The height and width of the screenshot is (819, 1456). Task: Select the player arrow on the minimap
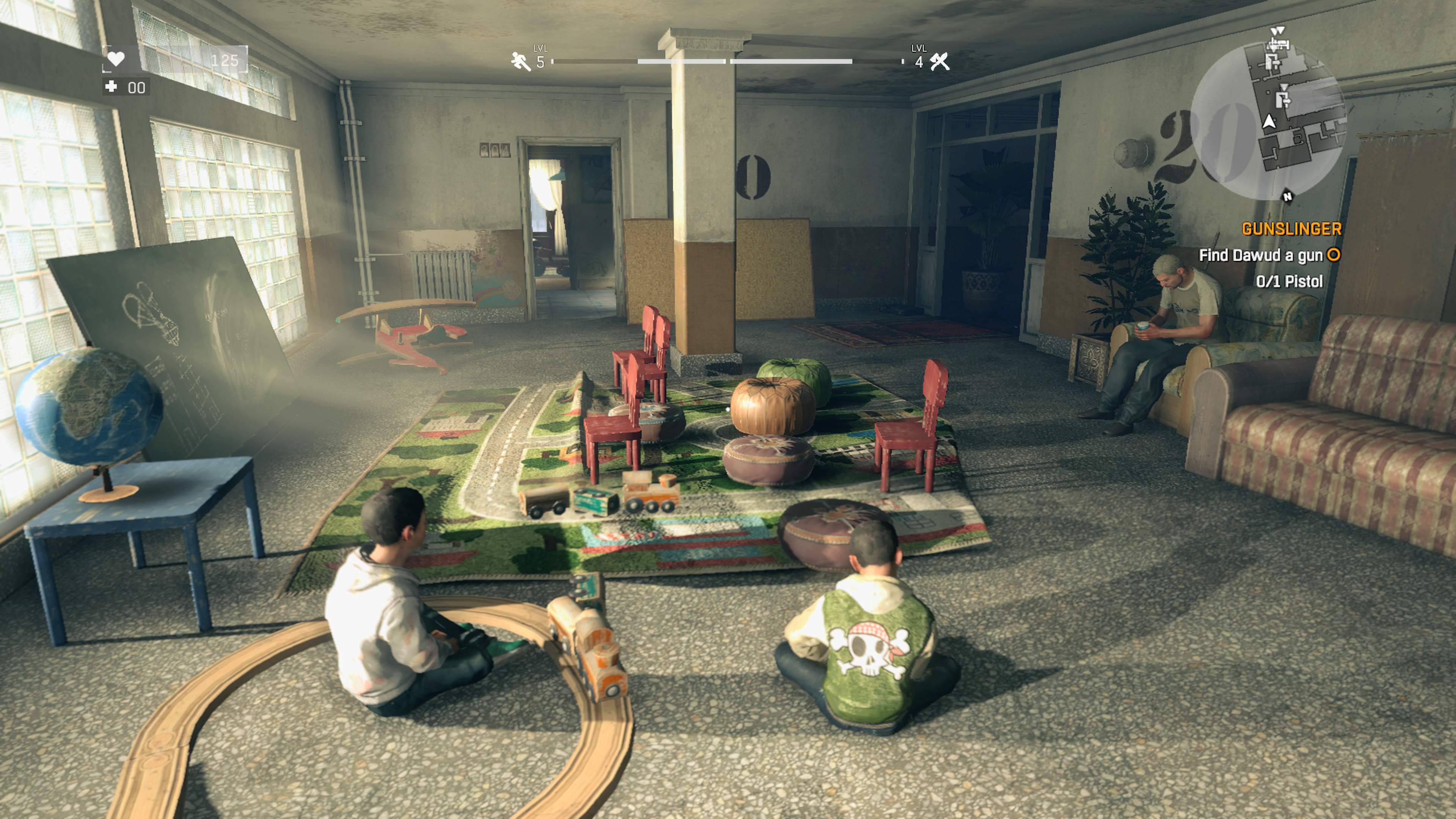tap(1269, 121)
